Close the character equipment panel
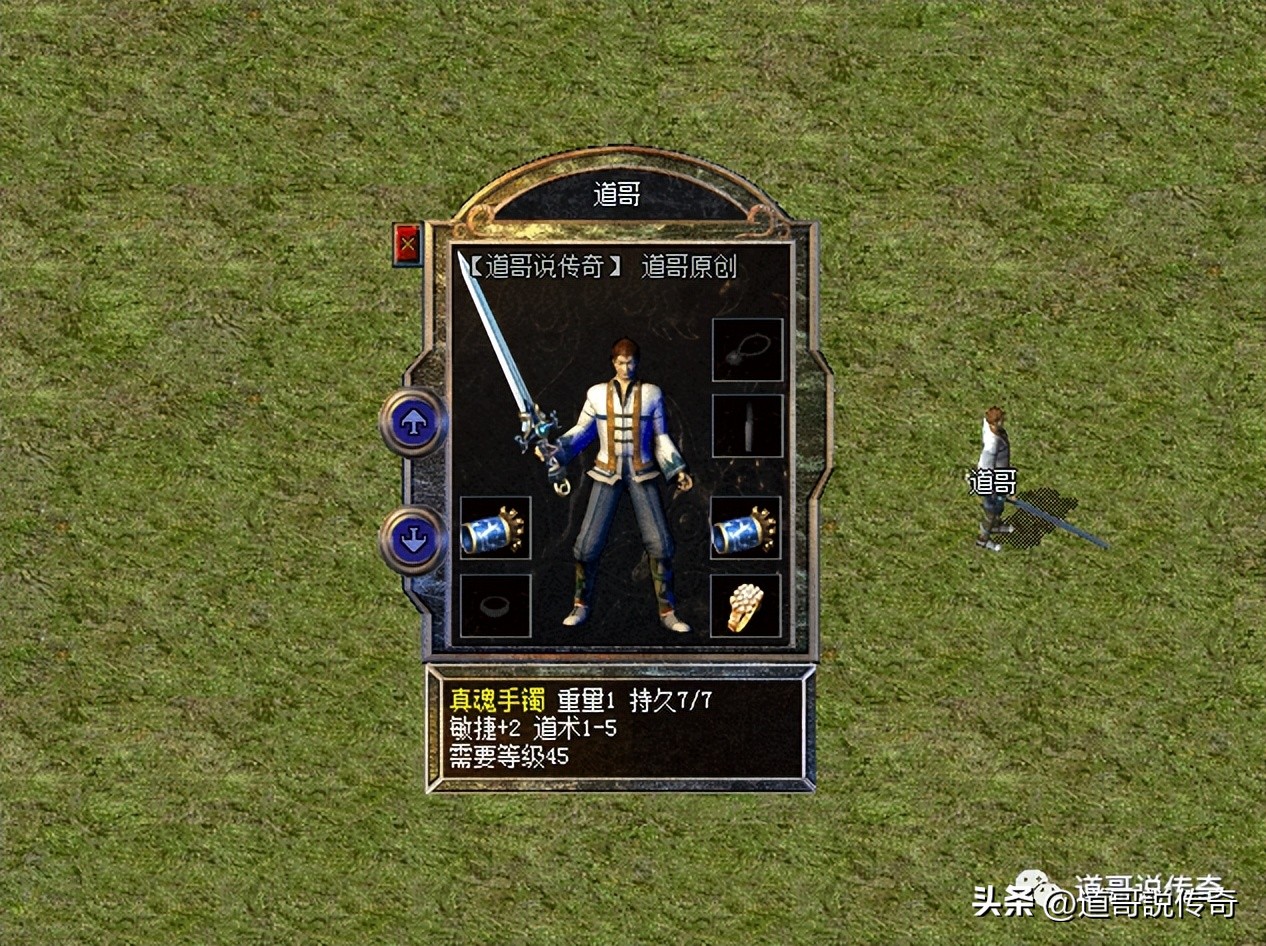Screen dimensions: 1266x946 408,245
